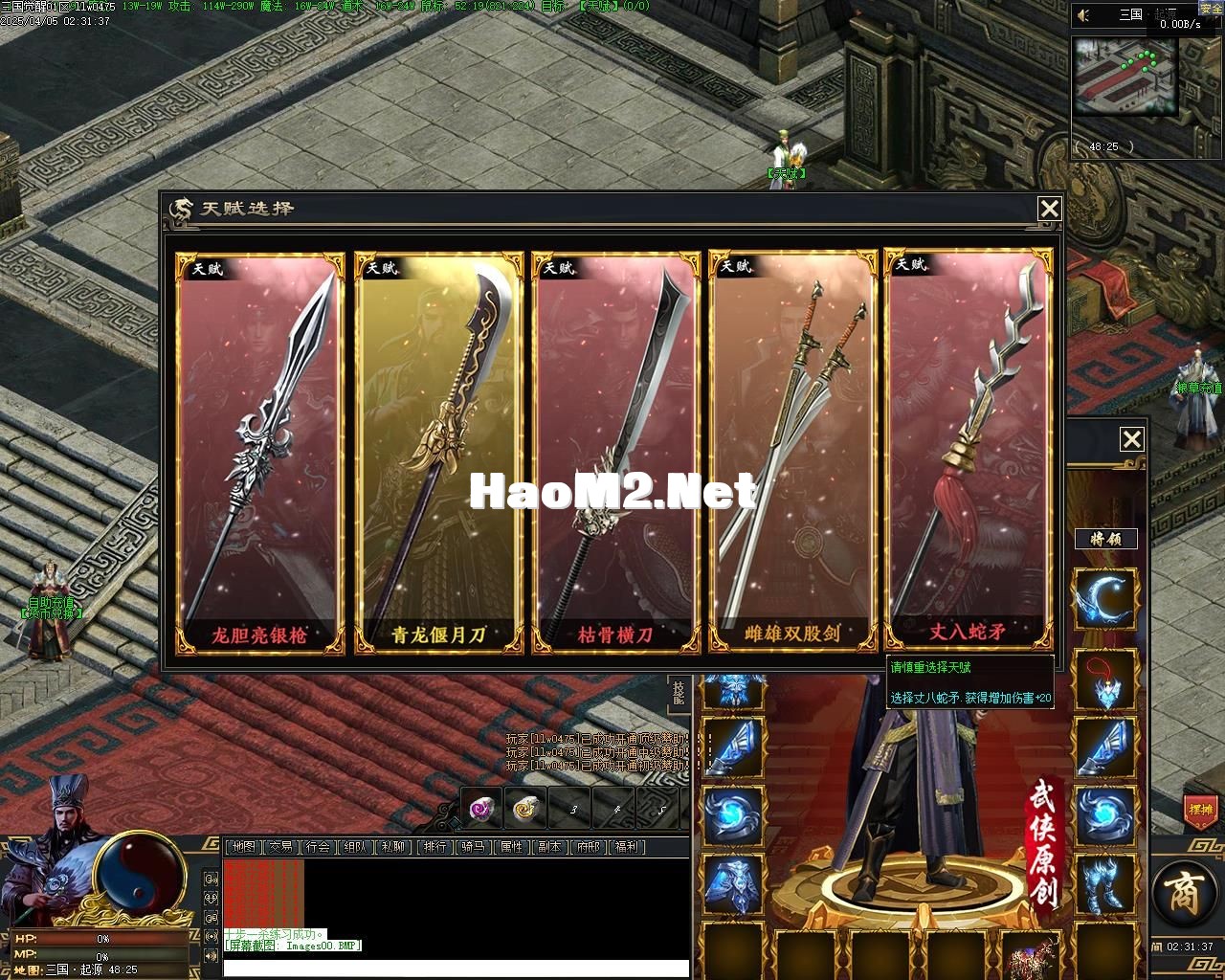Use the golden scroll hotbar item

click(524, 810)
